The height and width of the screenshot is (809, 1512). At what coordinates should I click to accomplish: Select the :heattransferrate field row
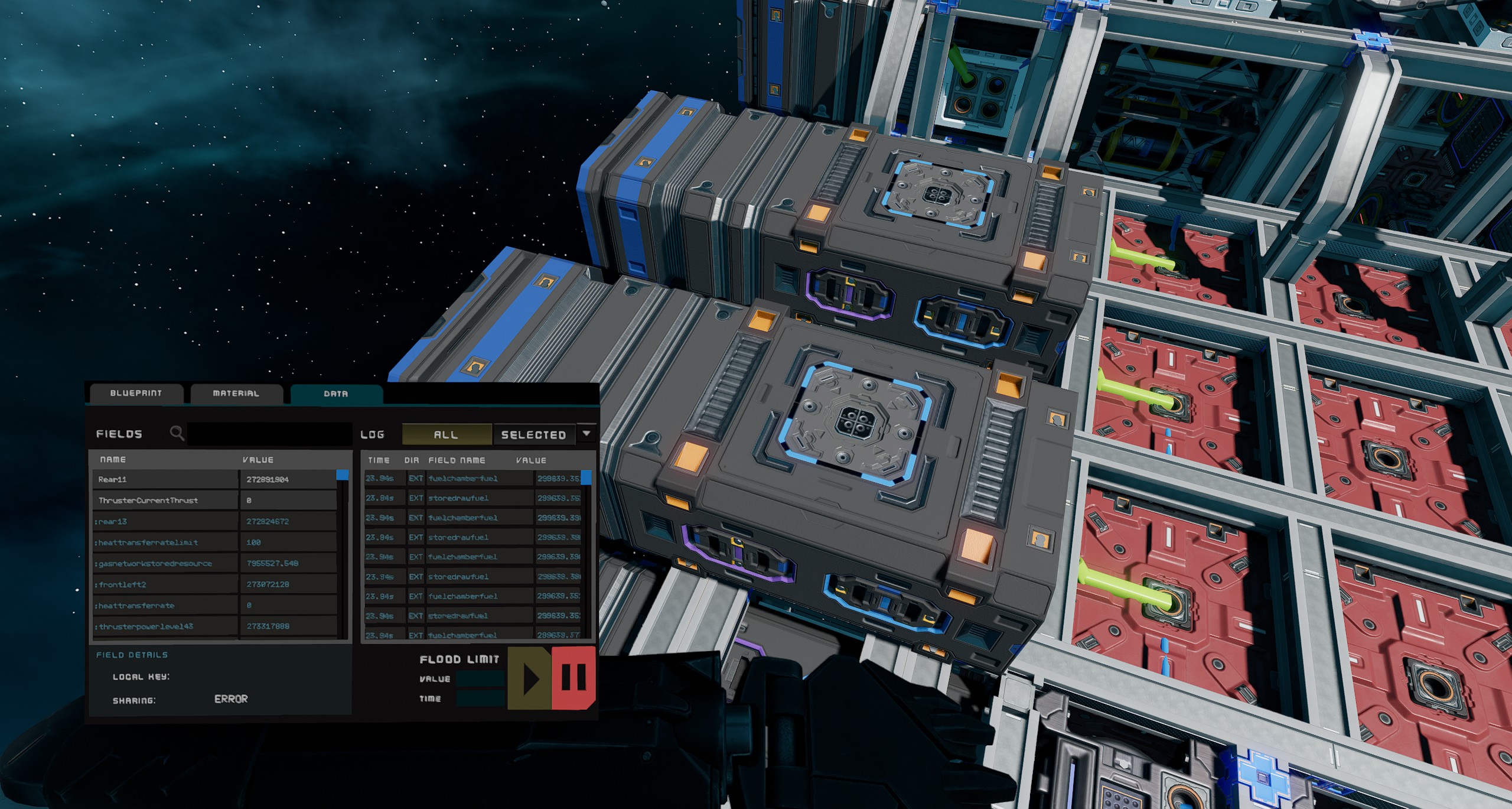click(x=165, y=605)
